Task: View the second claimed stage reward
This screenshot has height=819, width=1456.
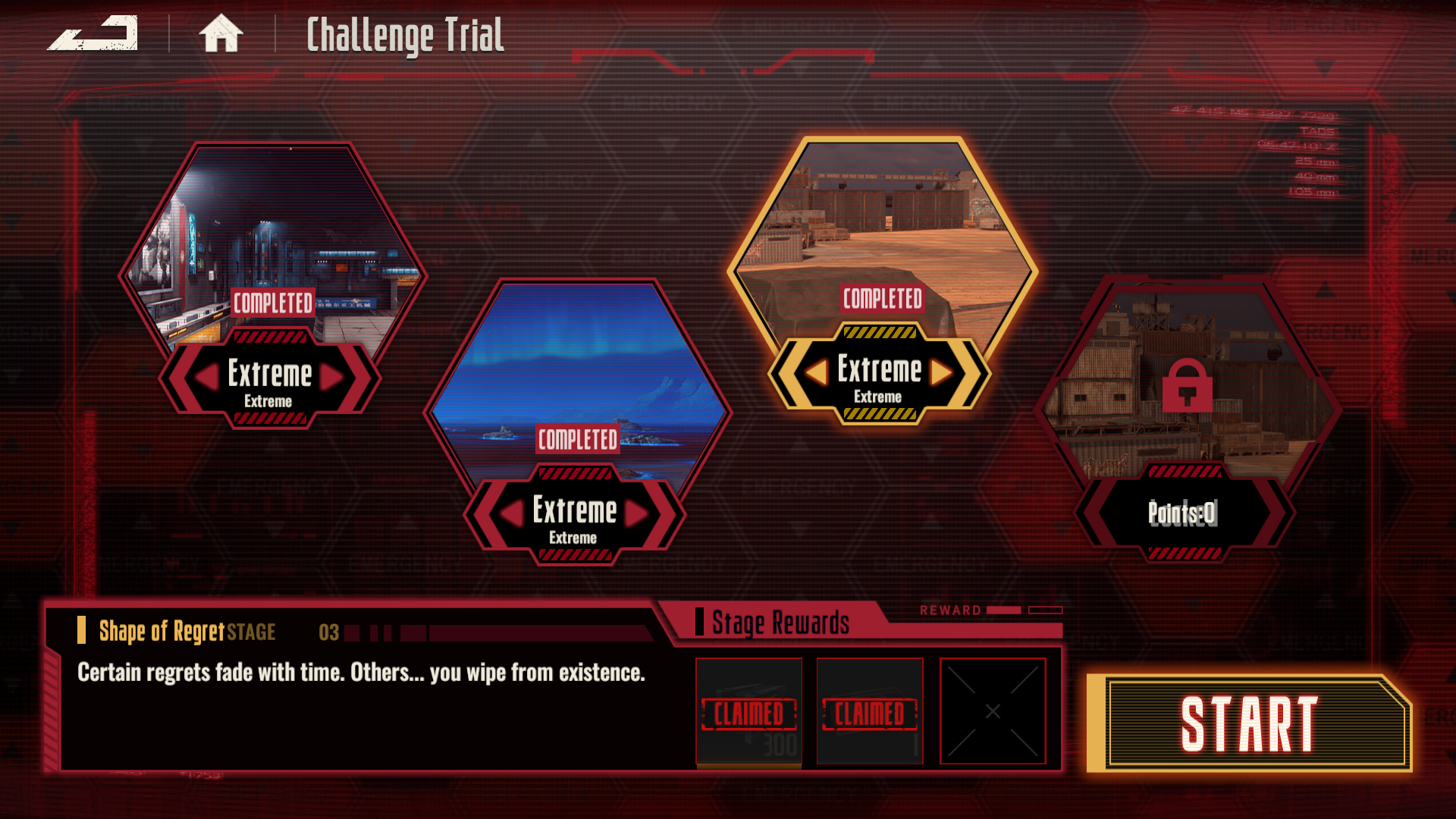Action: (870, 711)
